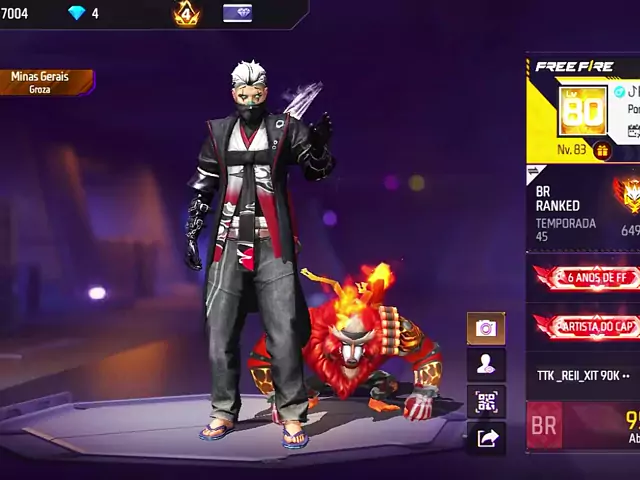Image resolution: width=640 pixels, height=480 pixels.
Task: Open the gold rank 4 emblem
Action: click(187, 13)
